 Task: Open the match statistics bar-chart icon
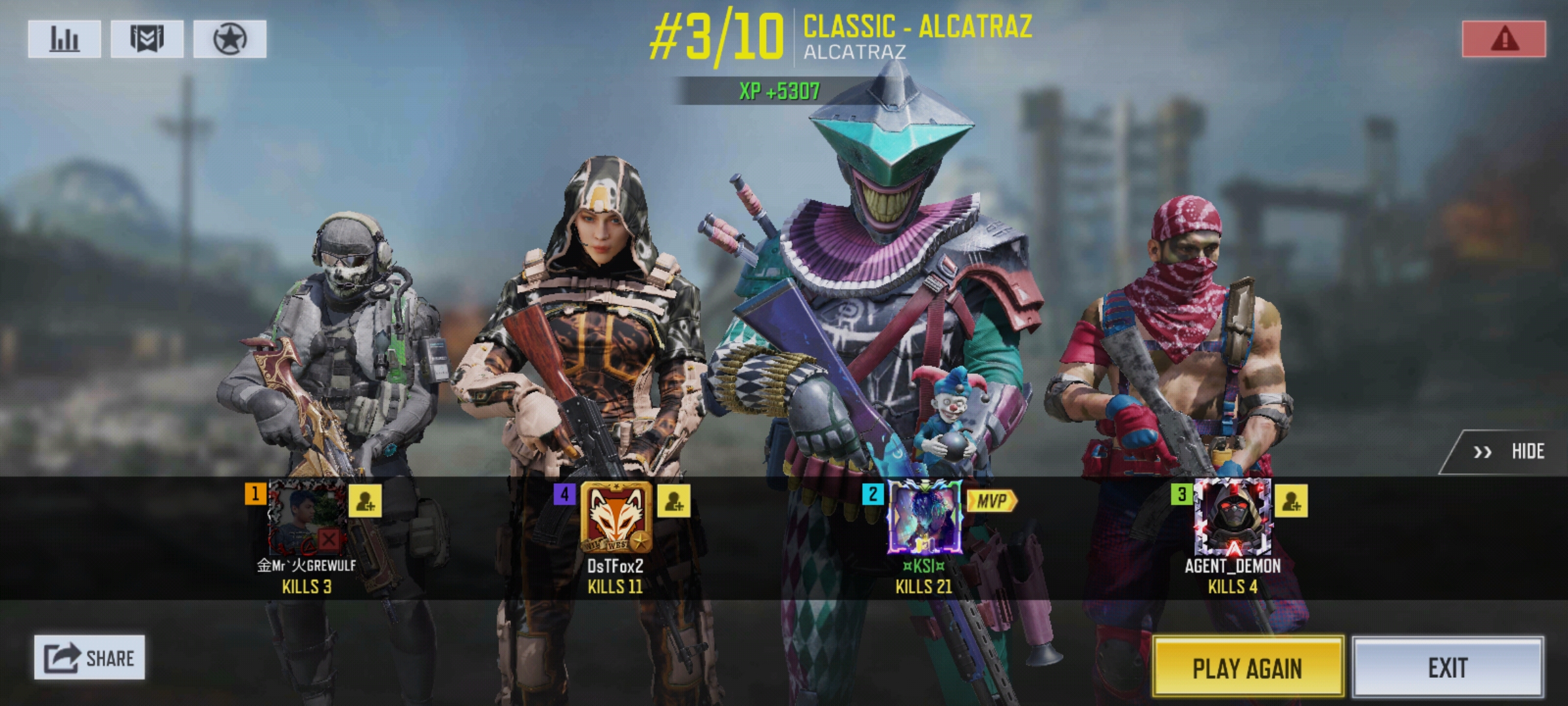[63, 37]
